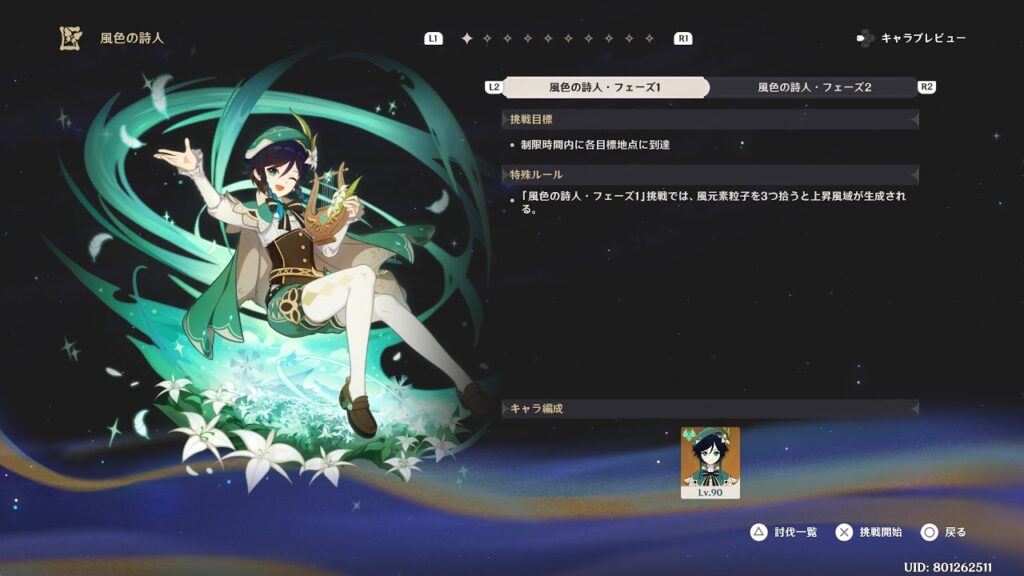Switch to 風色の詩人・フェーズ1 tab
Screen dimensions: 1024x576
coord(605,87)
